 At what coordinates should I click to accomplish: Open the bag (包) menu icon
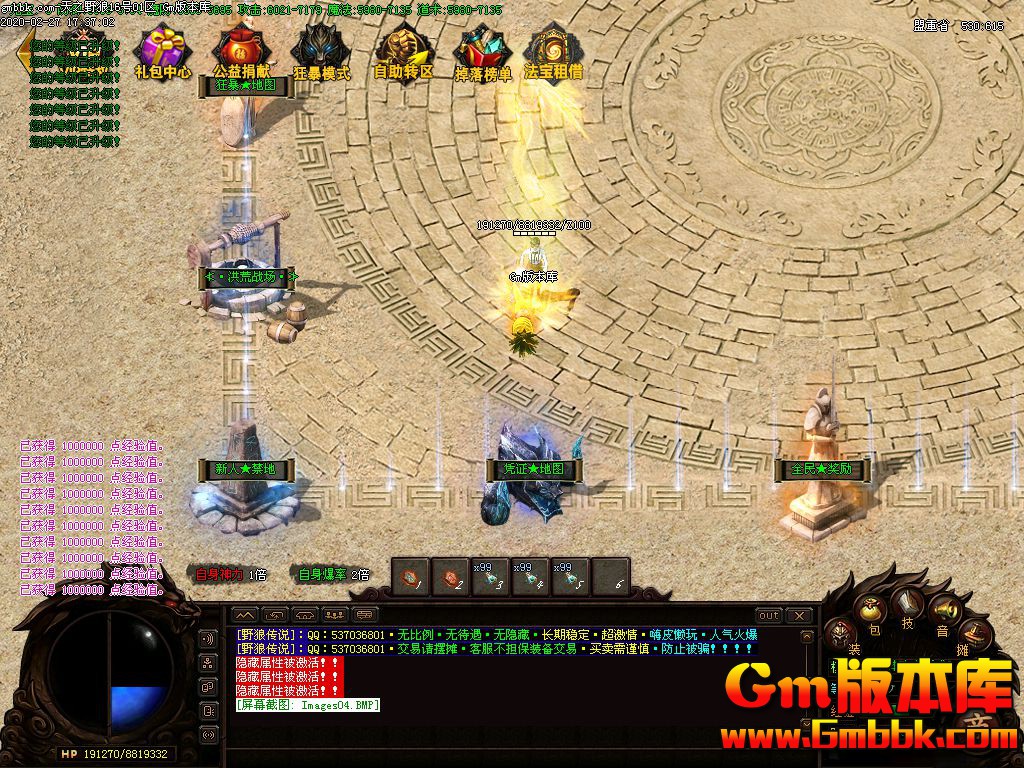click(872, 611)
